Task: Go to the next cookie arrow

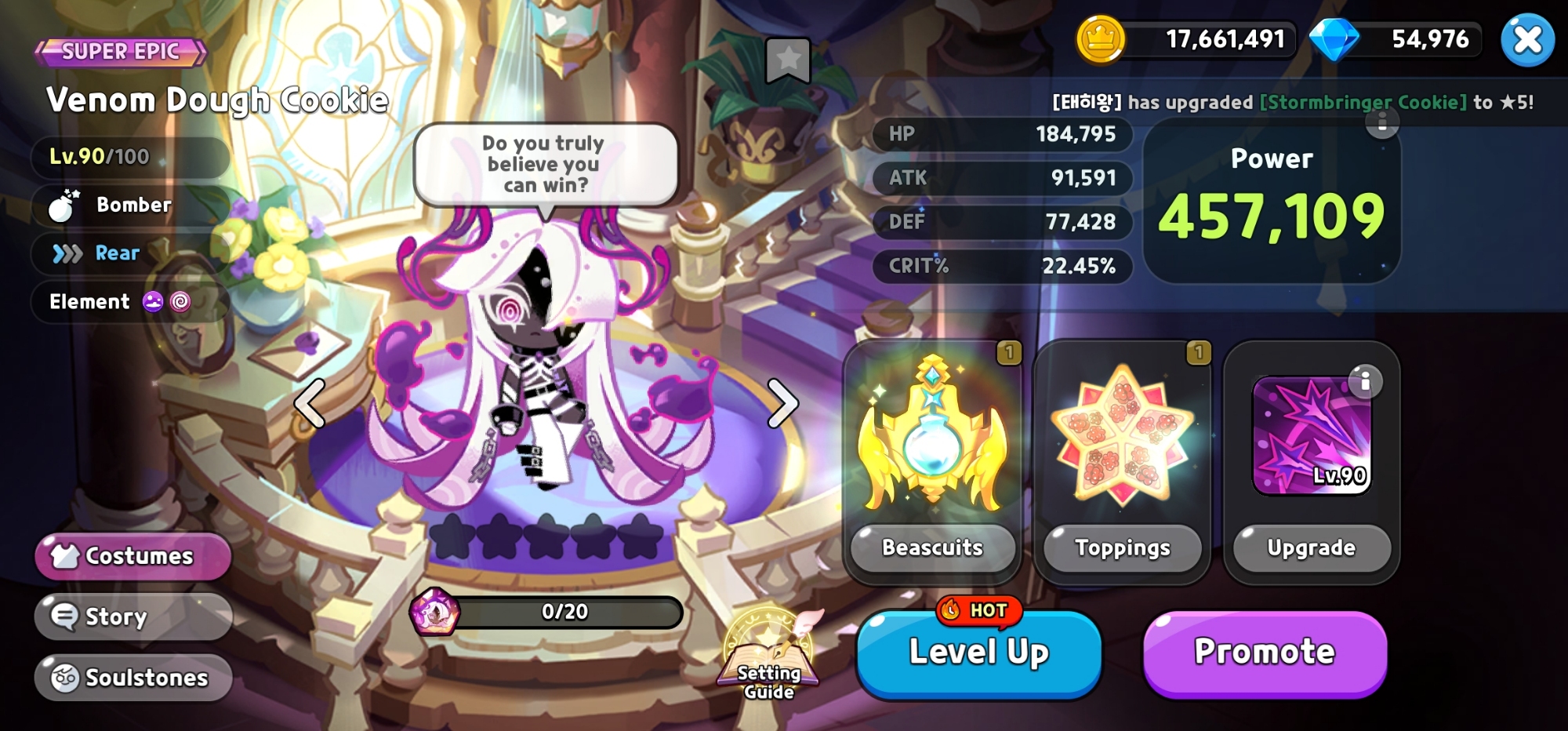Action: (782, 404)
